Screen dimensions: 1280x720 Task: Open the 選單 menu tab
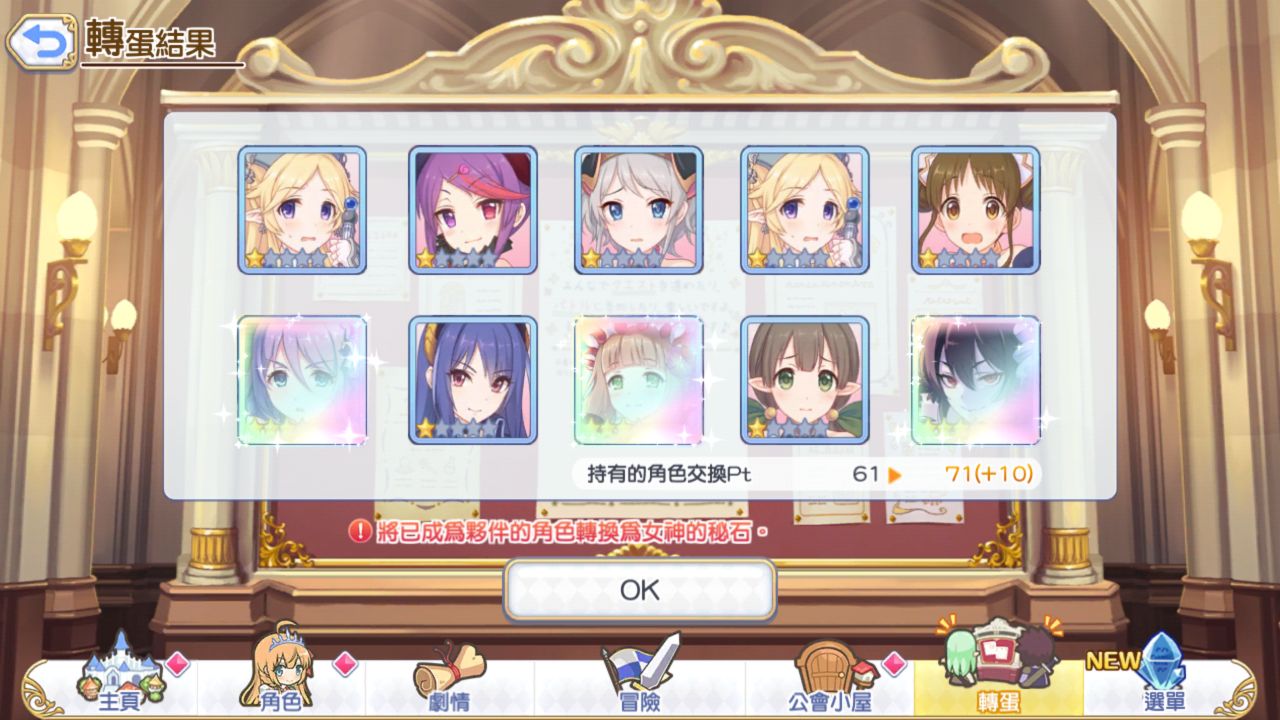point(1160,680)
